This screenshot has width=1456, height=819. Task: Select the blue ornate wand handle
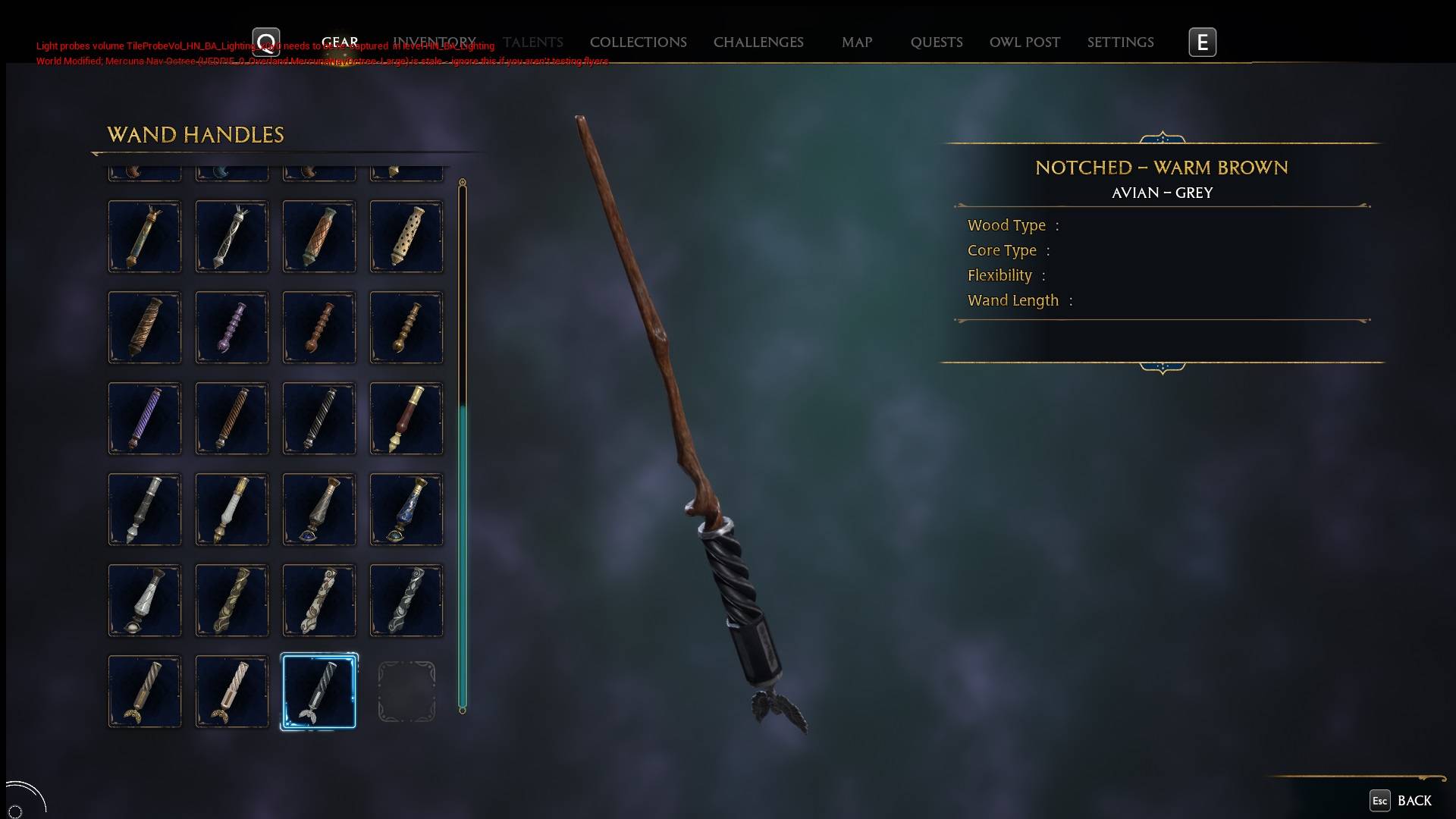pos(406,510)
